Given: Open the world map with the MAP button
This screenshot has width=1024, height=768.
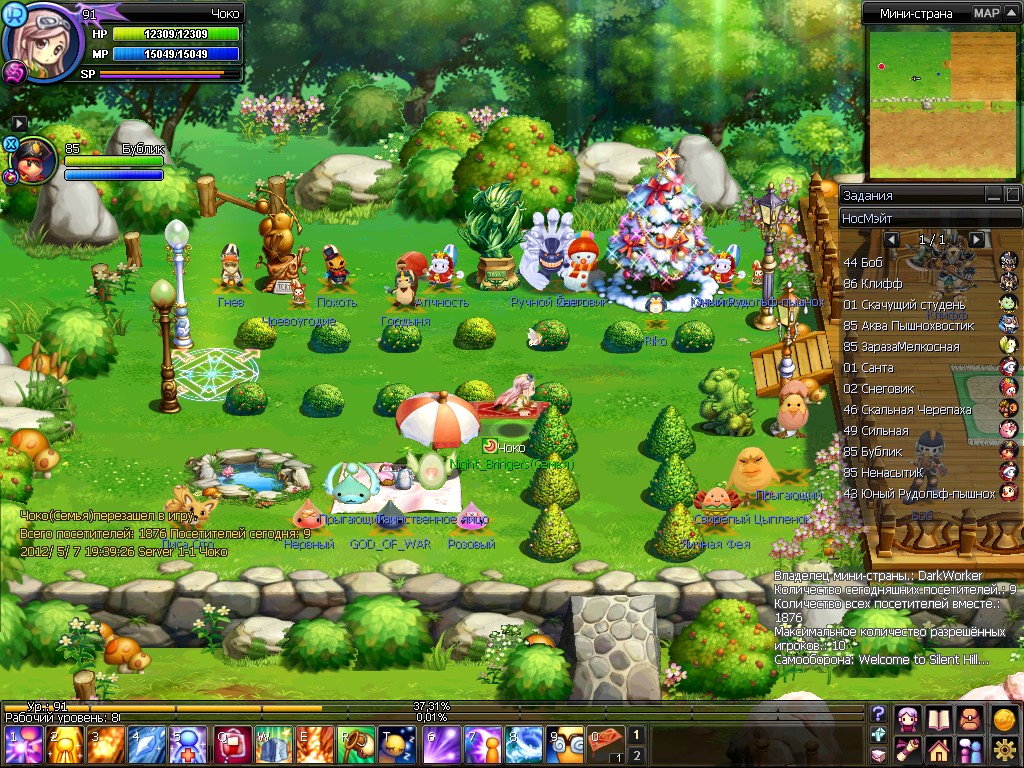Looking at the screenshot, I should point(987,13).
